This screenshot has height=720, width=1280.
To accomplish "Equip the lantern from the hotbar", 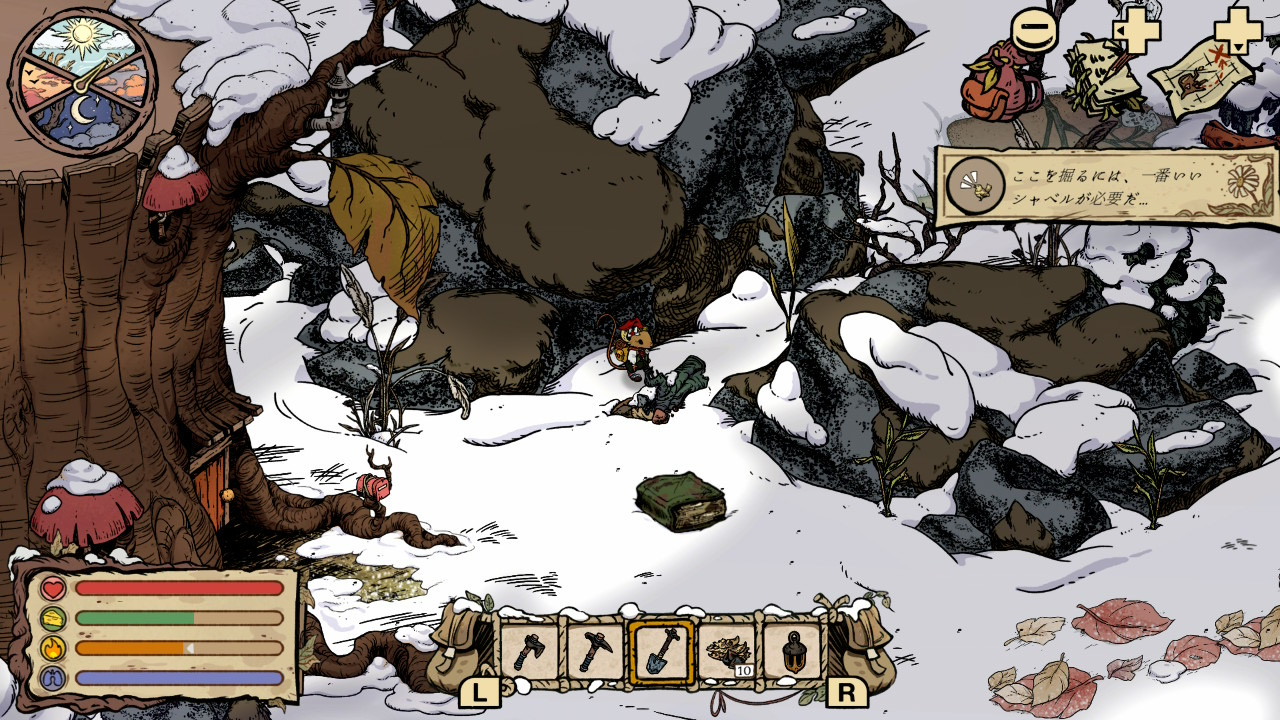I will pyautogui.click(x=792, y=652).
